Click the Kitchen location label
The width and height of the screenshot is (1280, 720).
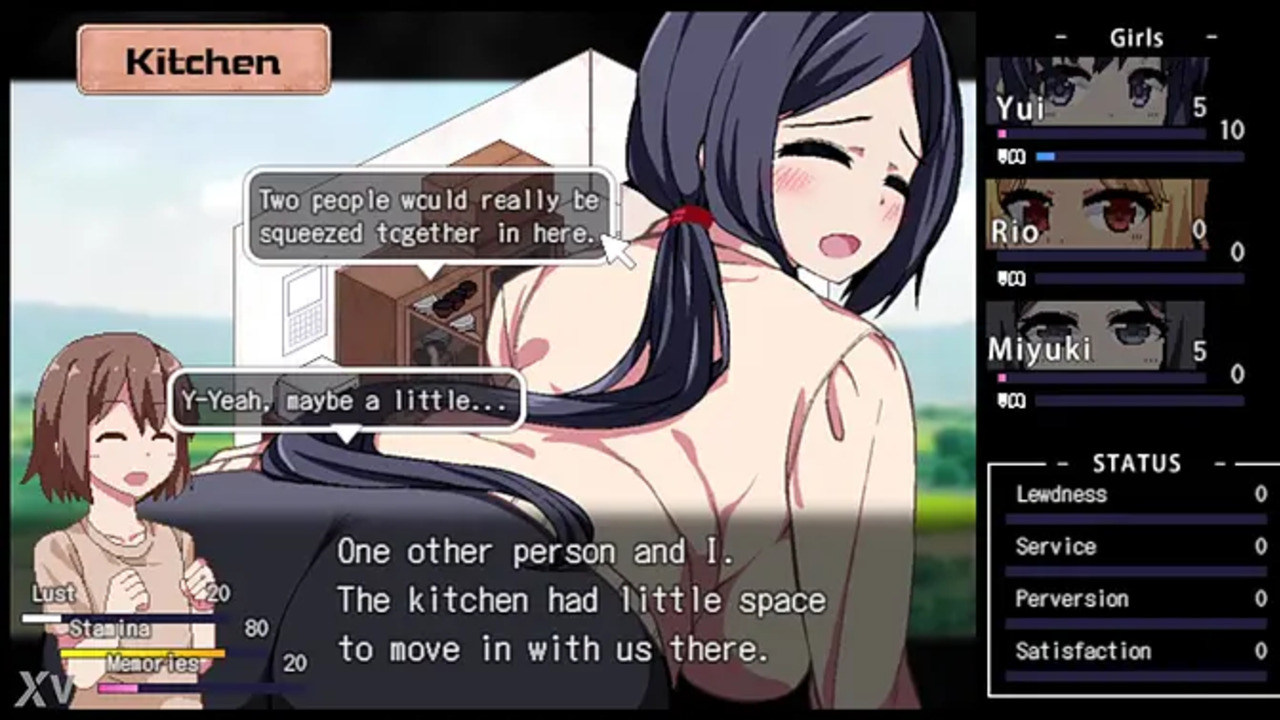click(203, 61)
